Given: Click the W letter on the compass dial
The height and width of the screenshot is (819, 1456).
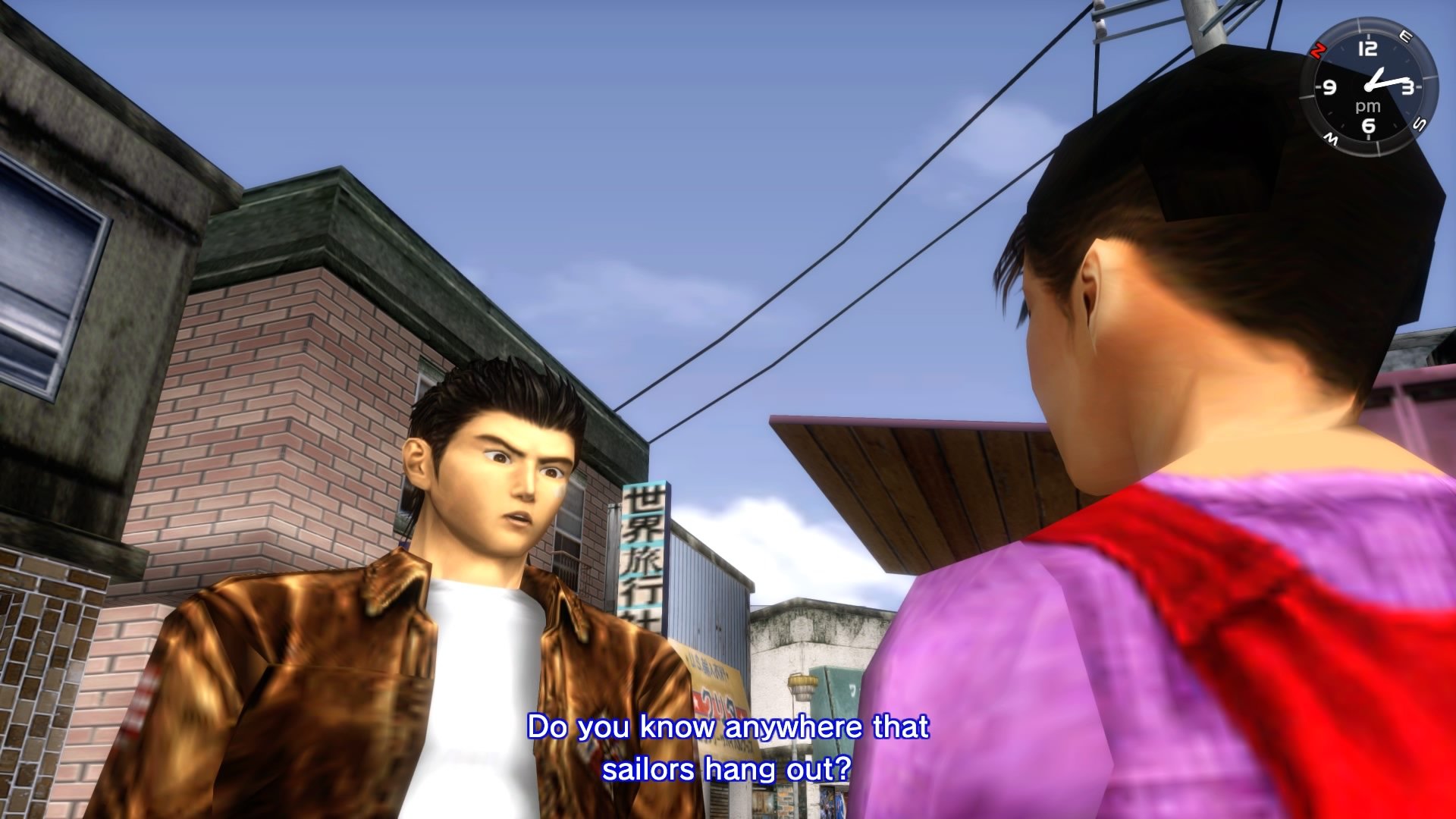Looking at the screenshot, I should tap(1331, 137).
